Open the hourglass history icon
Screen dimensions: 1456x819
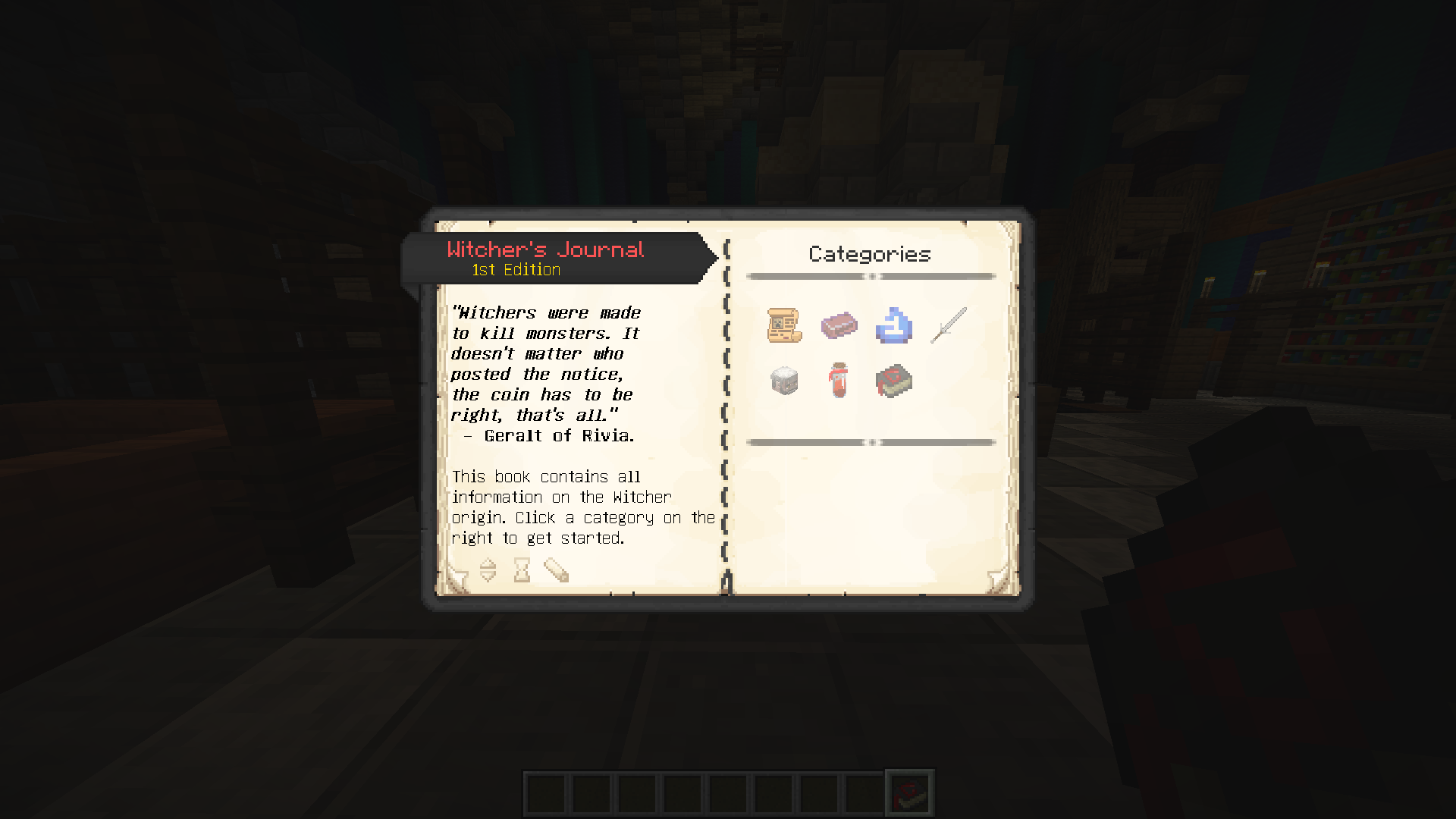pyautogui.click(x=522, y=570)
